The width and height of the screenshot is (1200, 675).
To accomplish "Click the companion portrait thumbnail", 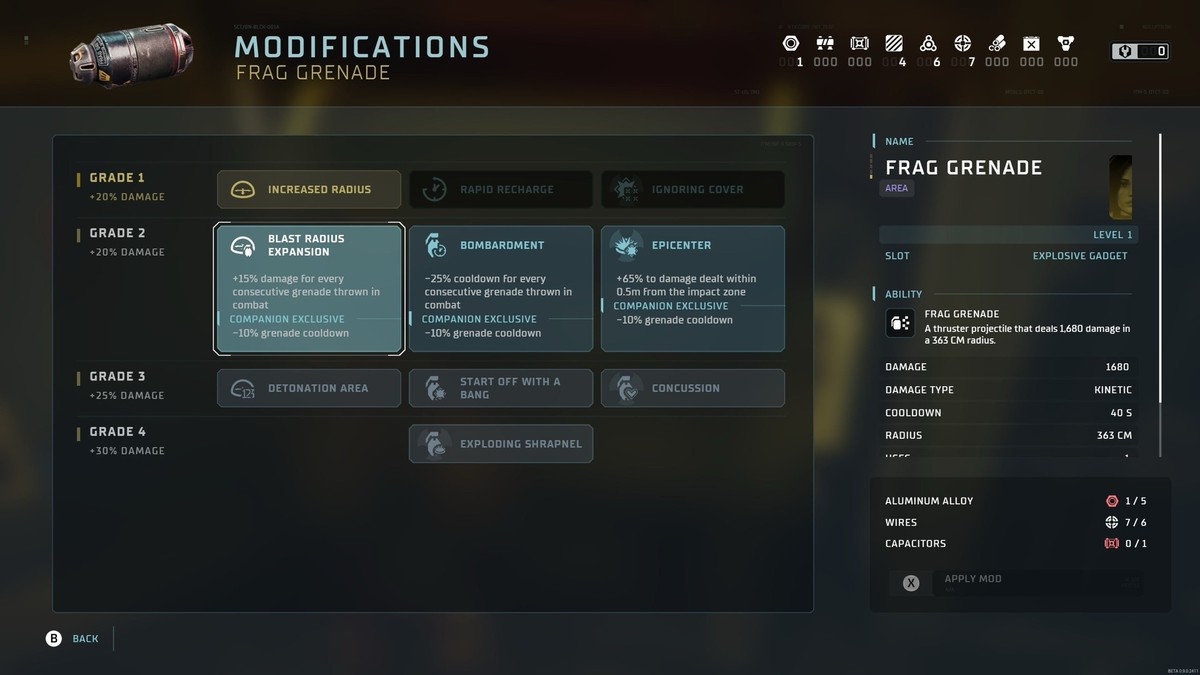I will pyautogui.click(x=1120, y=187).
